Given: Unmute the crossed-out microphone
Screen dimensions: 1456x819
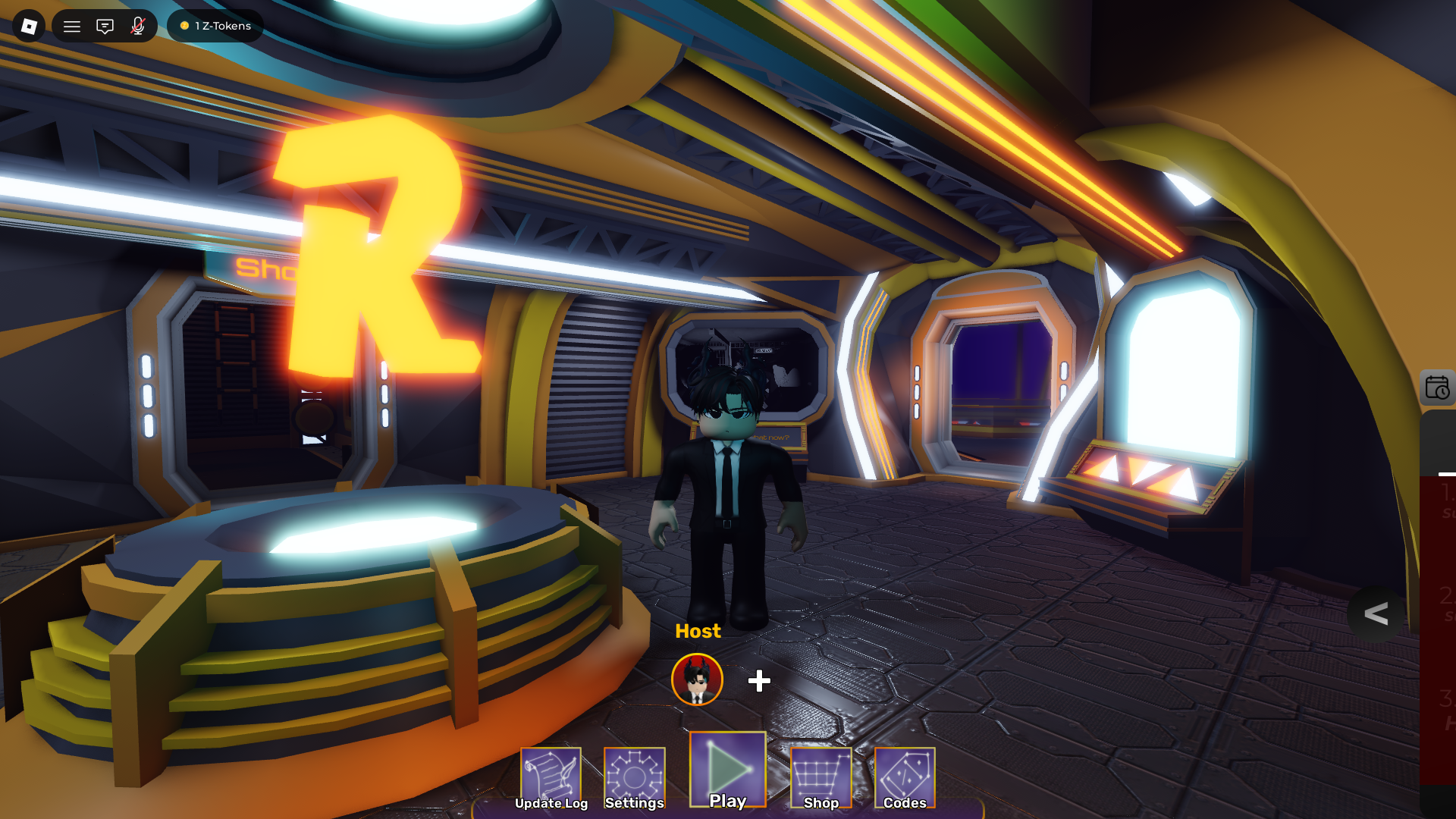Looking at the screenshot, I should click(x=138, y=26).
